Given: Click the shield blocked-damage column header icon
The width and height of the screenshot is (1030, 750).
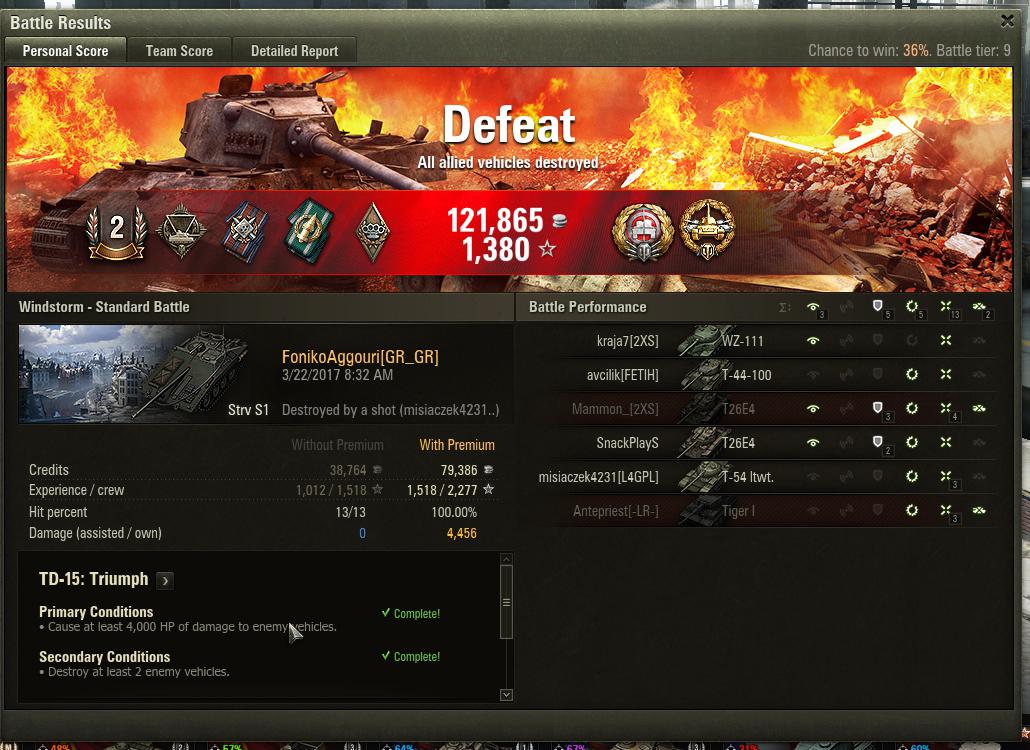Looking at the screenshot, I should coord(878,307).
